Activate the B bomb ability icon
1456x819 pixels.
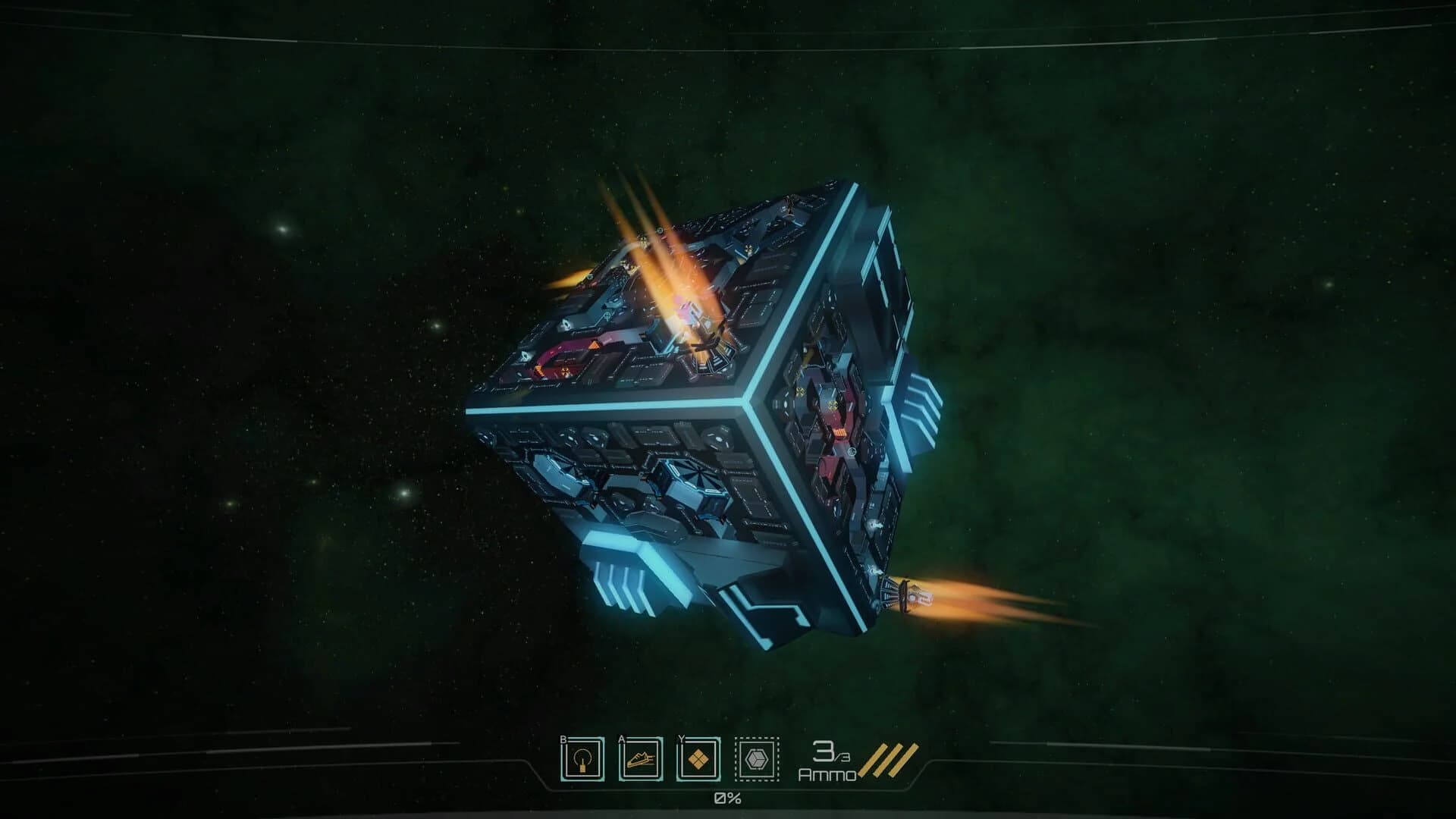click(583, 758)
